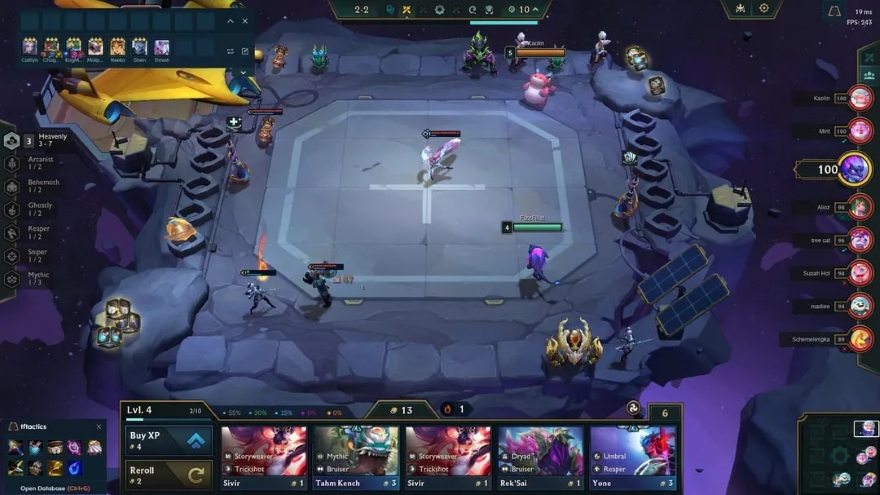Reroll the shop for 2 gold

[x=168, y=474]
